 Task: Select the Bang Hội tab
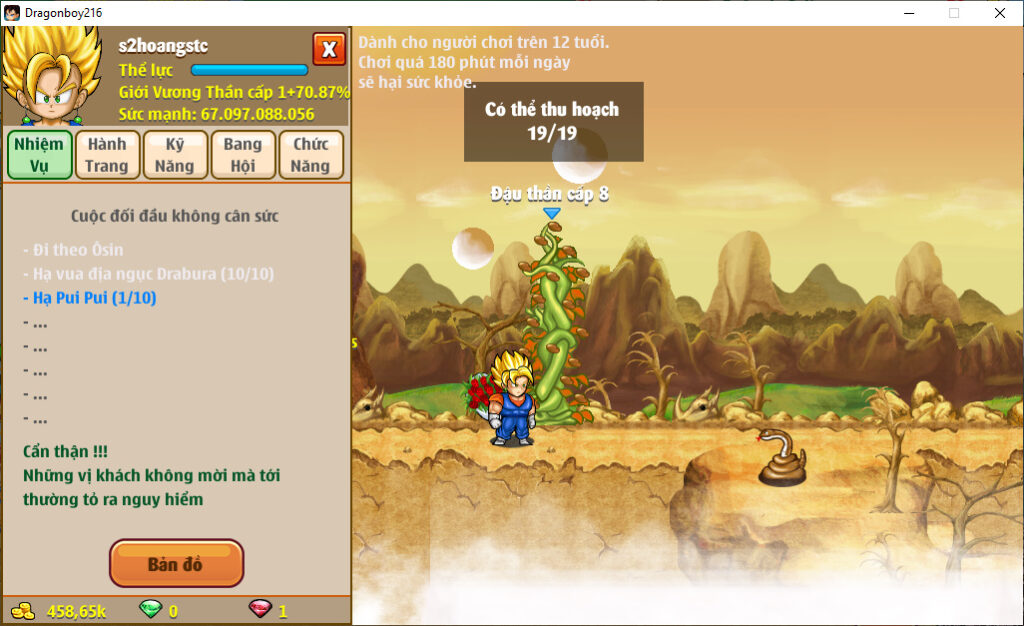pos(242,155)
